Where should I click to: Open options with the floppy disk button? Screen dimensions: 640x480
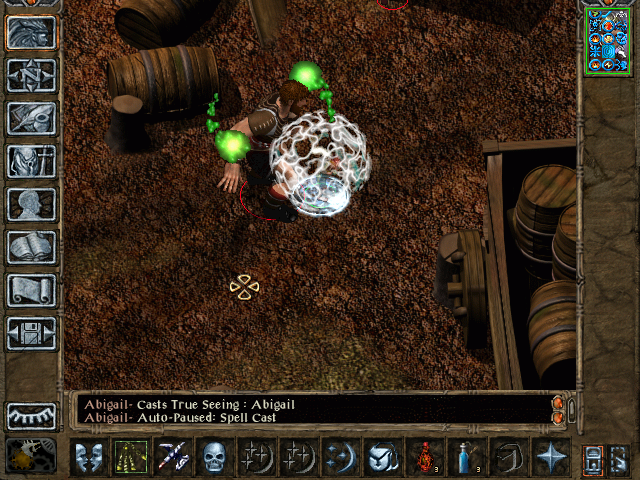coord(32,333)
